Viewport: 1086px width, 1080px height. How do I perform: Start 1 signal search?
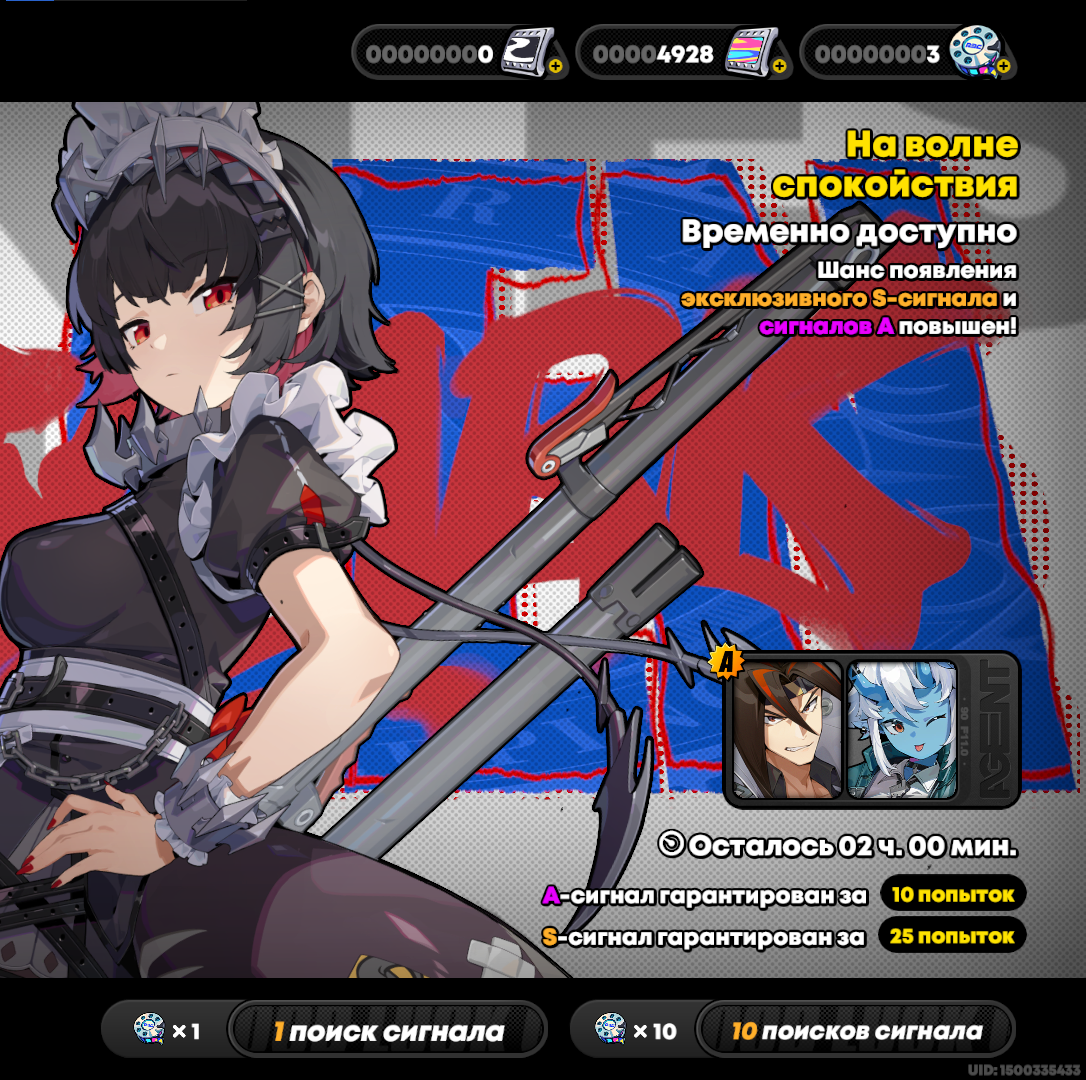(388, 1031)
